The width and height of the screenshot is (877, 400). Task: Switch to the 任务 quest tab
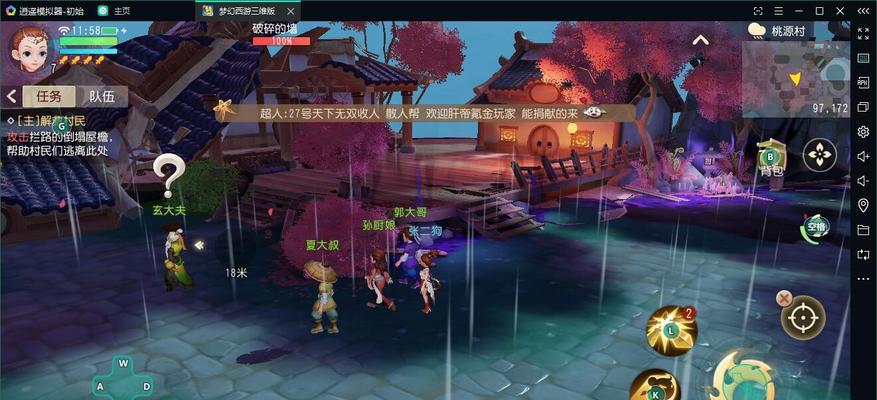pyautogui.click(x=49, y=97)
